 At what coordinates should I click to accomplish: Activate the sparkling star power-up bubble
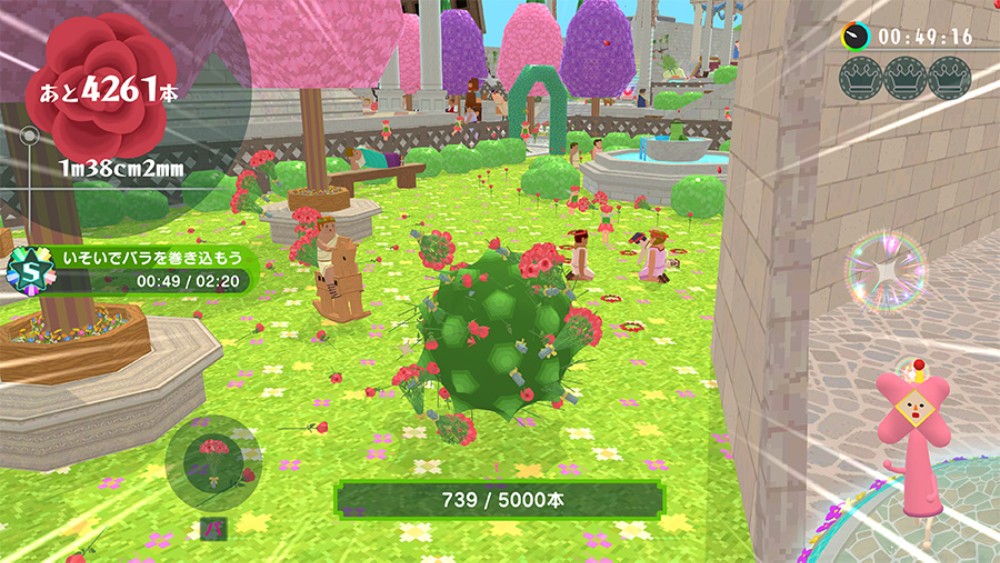pos(885,272)
